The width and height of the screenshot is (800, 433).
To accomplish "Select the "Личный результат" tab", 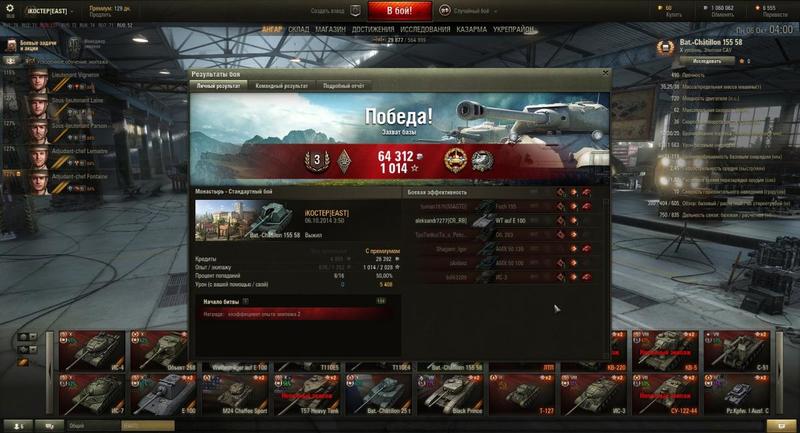I will point(216,86).
